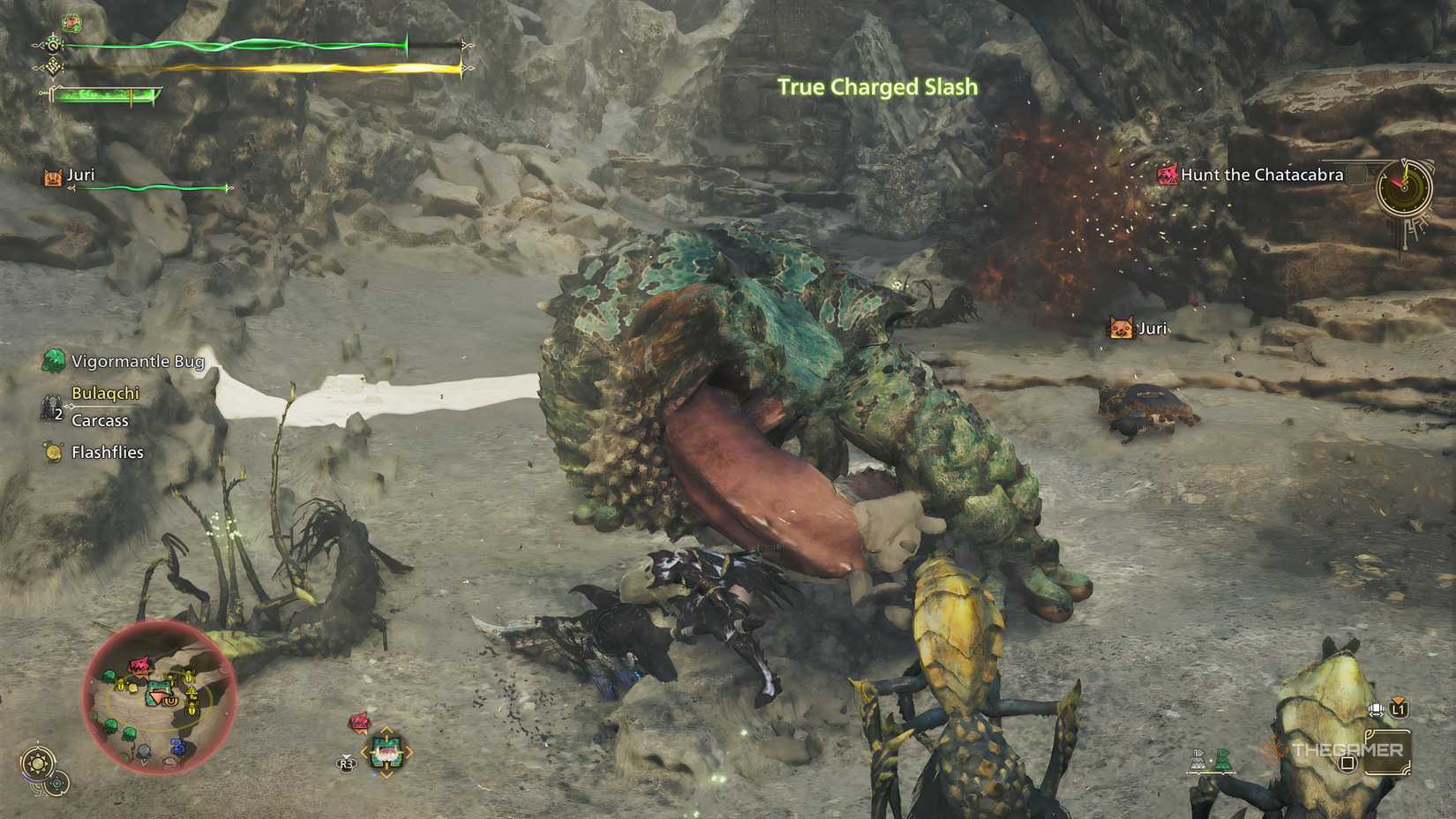Toggle item selection with the R3 prompt
Viewport: 1456px width, 819px height.
[x=346, y=764]
